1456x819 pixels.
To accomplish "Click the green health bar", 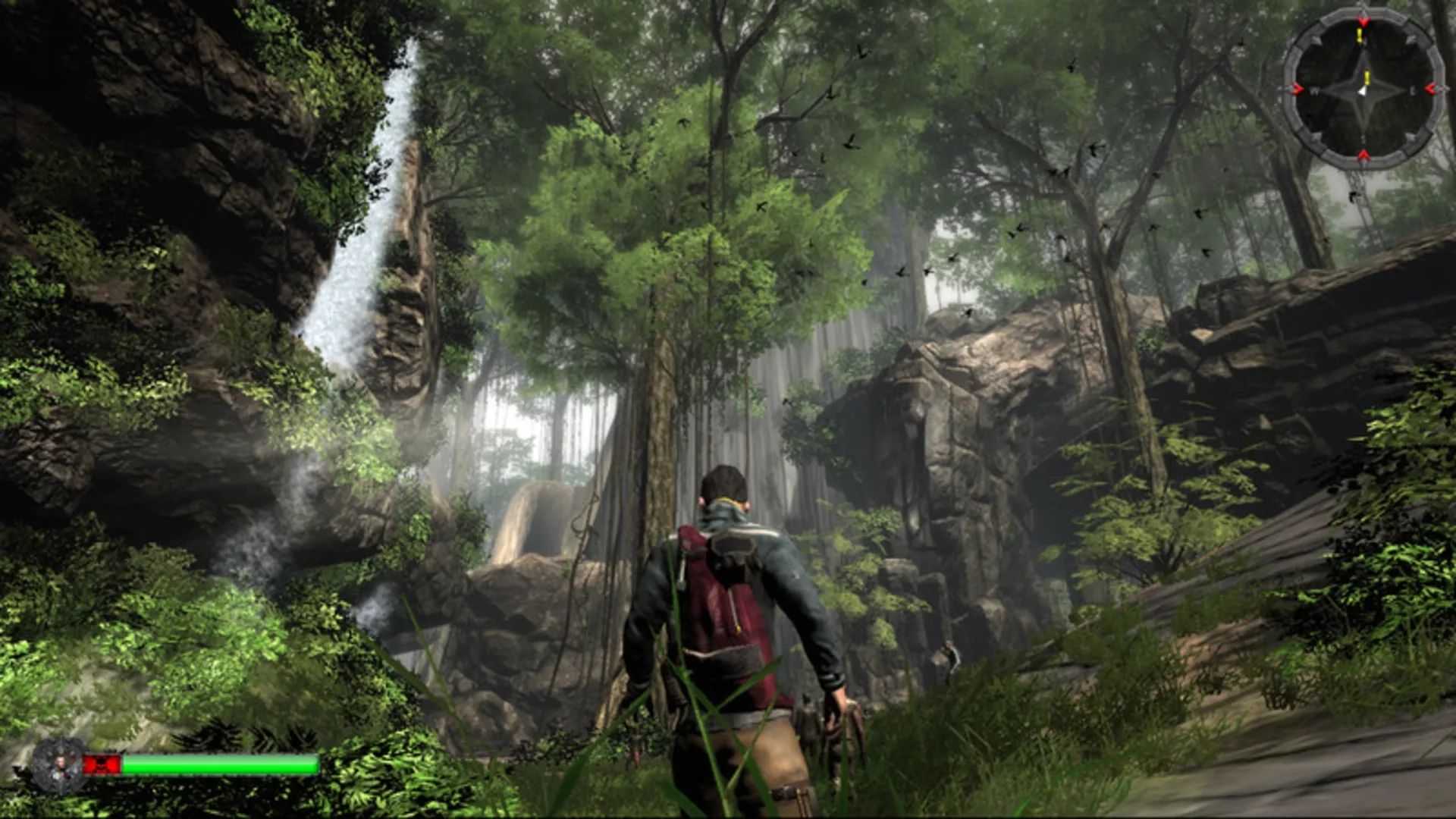I will 220,764.
